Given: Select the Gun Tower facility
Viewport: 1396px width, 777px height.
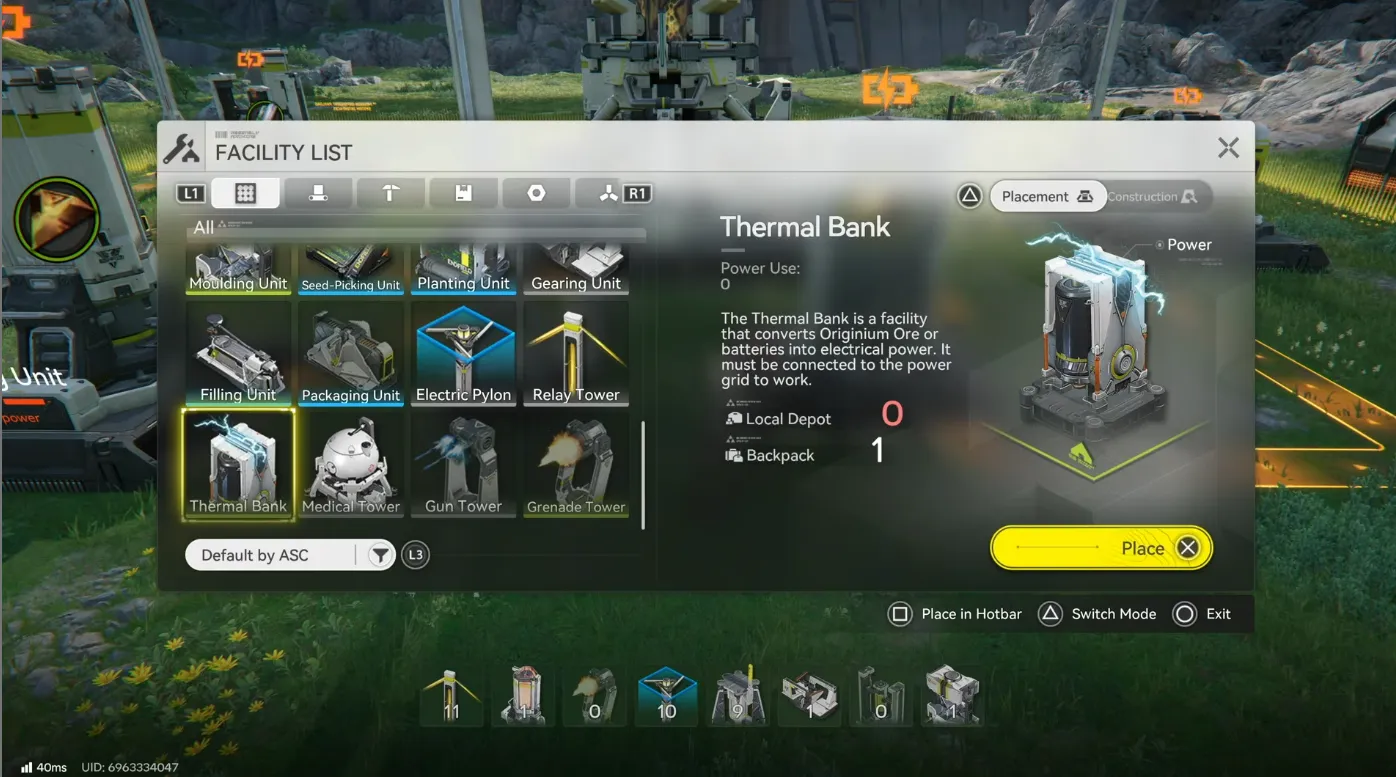Looking at the screenshot, I should pos(463,464).
